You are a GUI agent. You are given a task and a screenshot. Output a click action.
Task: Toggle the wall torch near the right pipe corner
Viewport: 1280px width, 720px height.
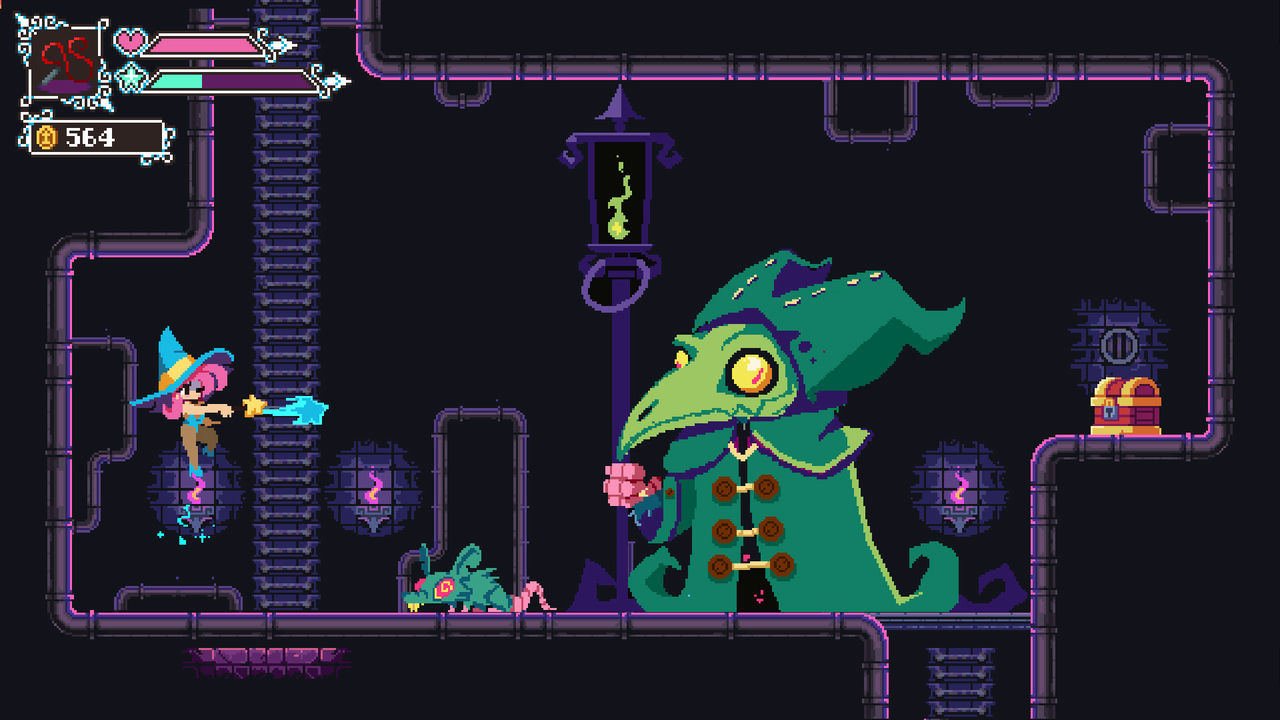tap(958, 490)
